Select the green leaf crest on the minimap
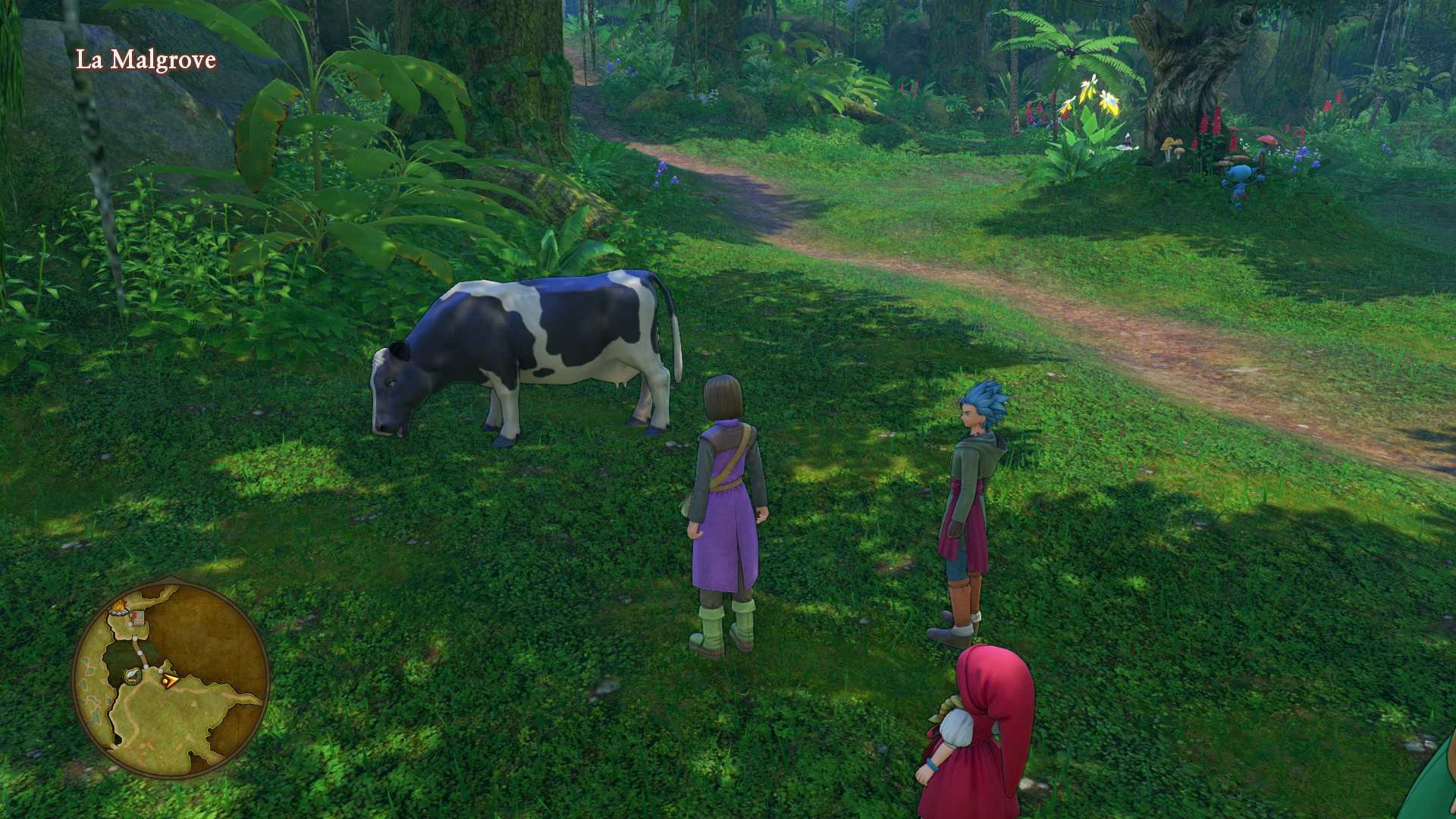This screenshot has width=1456, height=819. [x=133, y=677]
